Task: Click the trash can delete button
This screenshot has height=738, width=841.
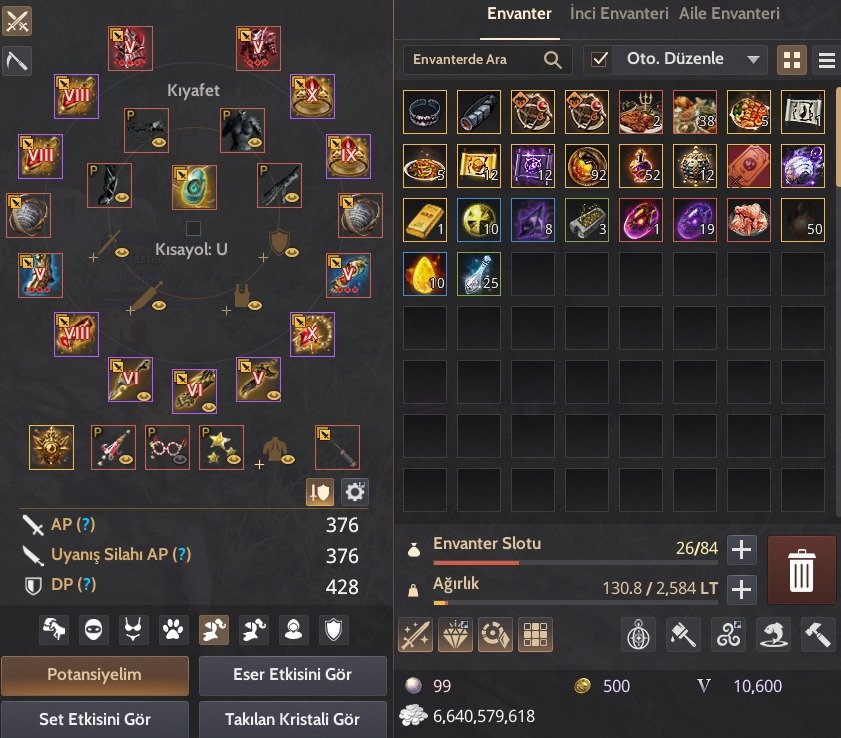Action: (x=801, y=570)
